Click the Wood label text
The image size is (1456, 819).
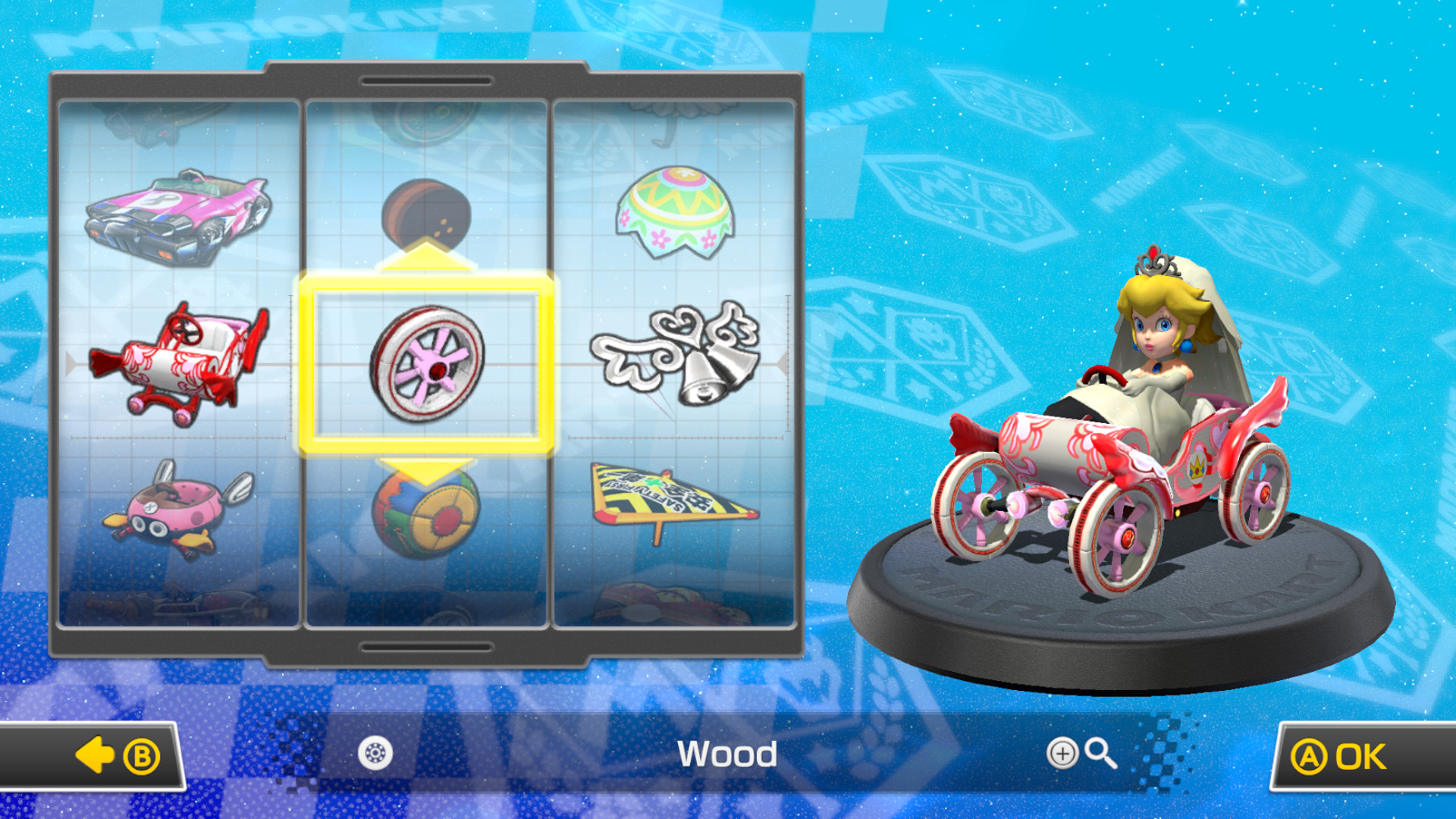[728, 755]
